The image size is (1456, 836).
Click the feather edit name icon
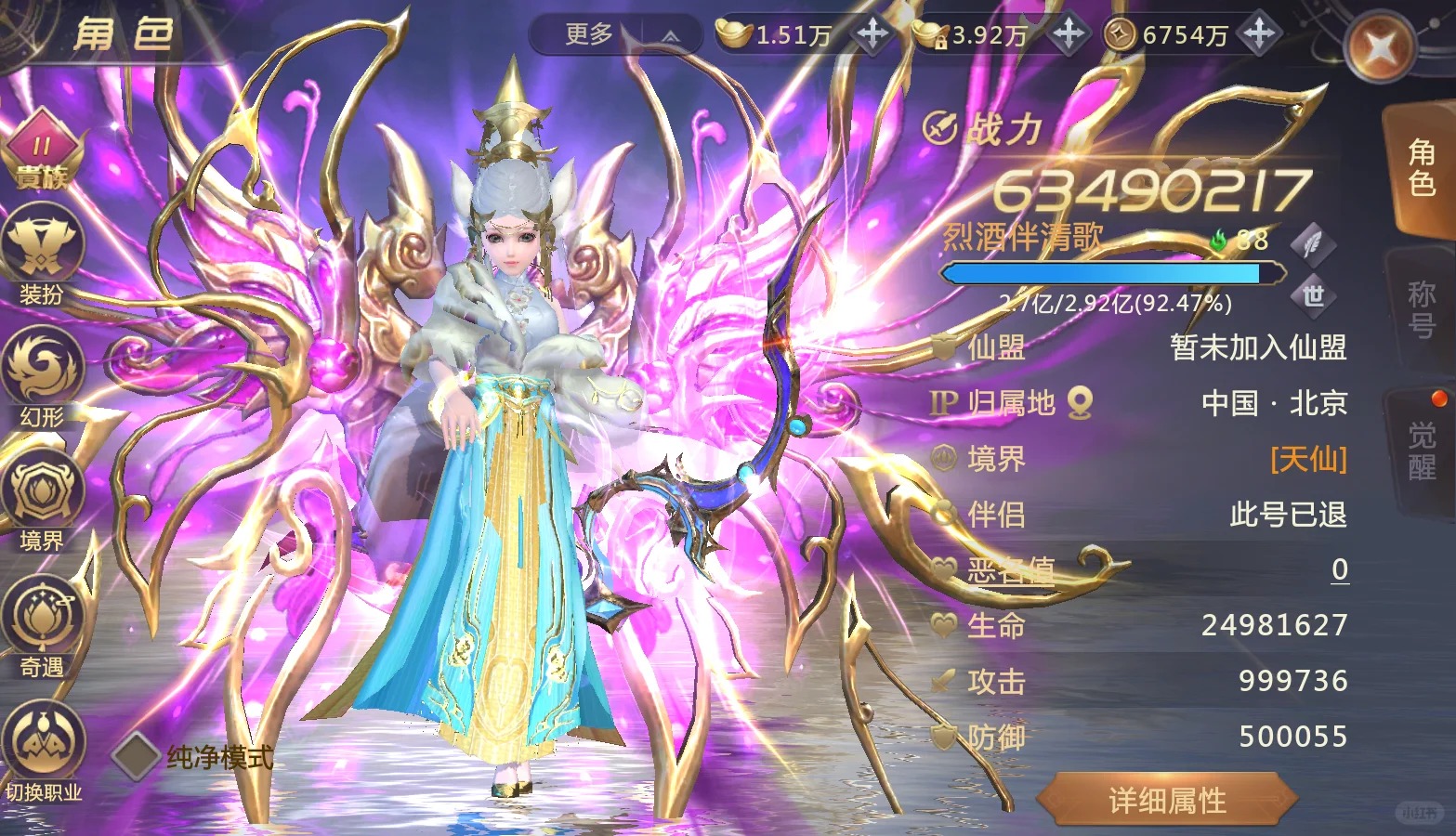1313,243
